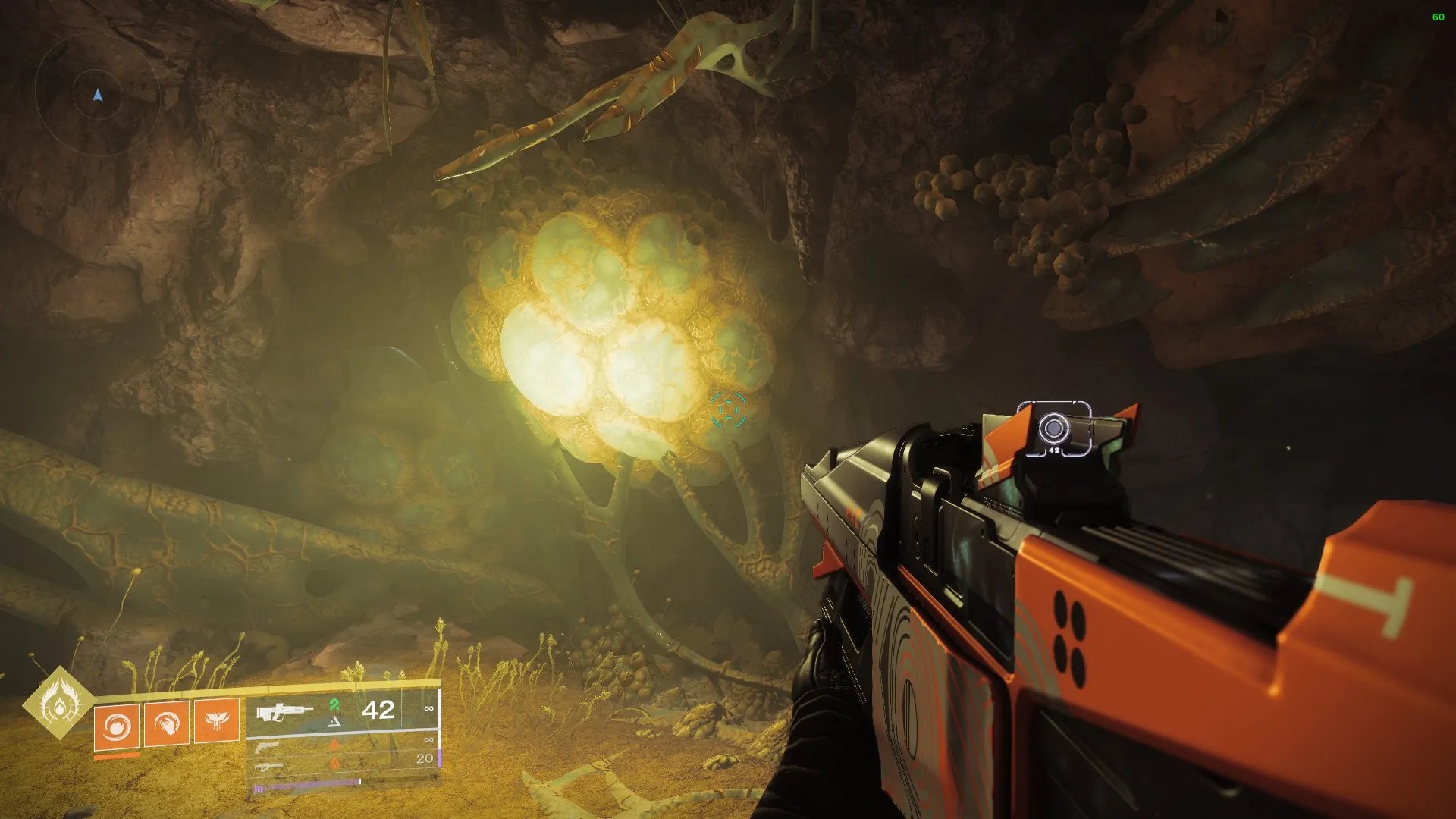Click the circular radar in the corner
This screenshot has height=819, width=1456.
(x=97, y=94)
